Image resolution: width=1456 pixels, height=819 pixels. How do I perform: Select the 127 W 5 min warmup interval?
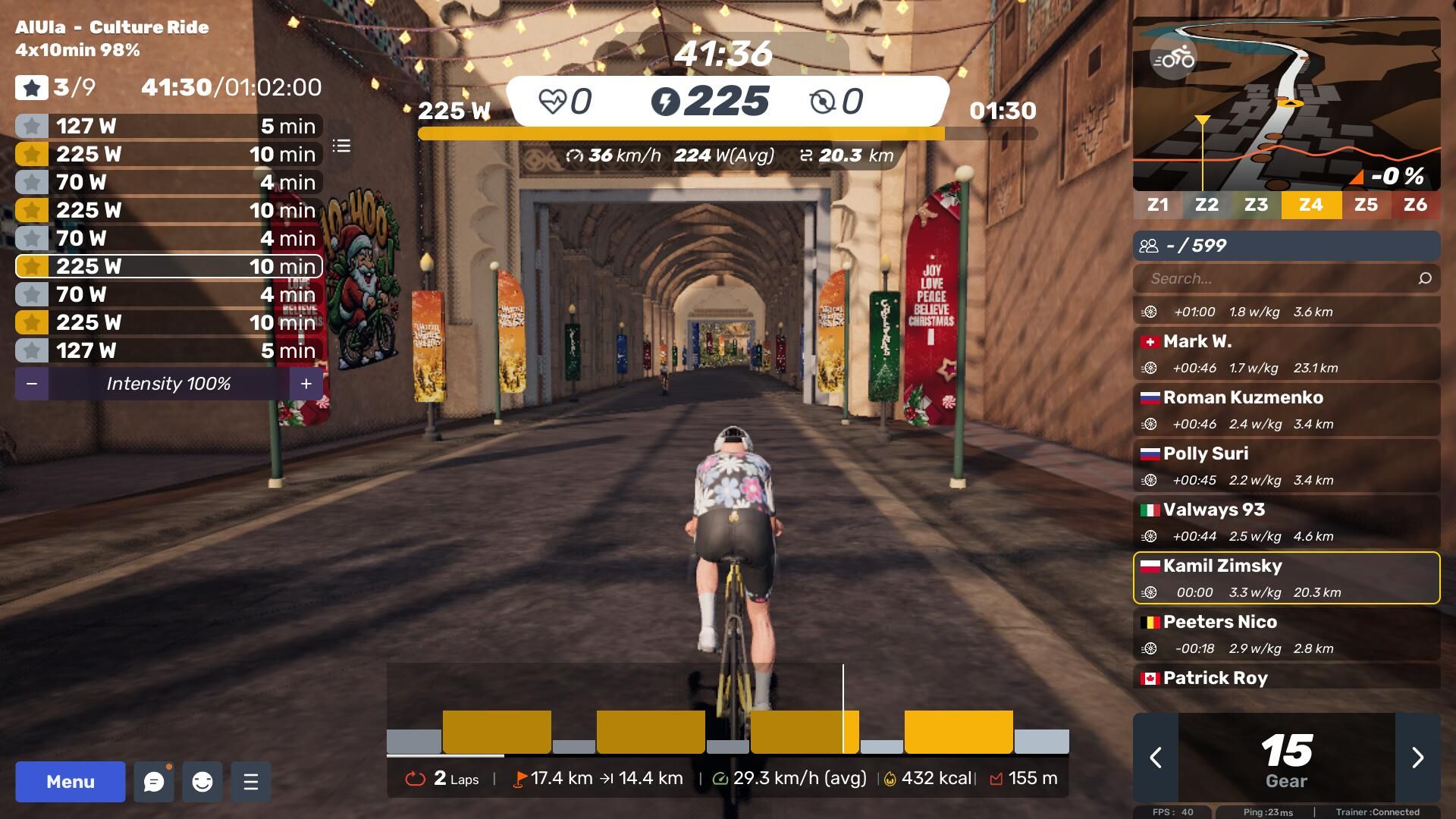(x=169, y=126)
